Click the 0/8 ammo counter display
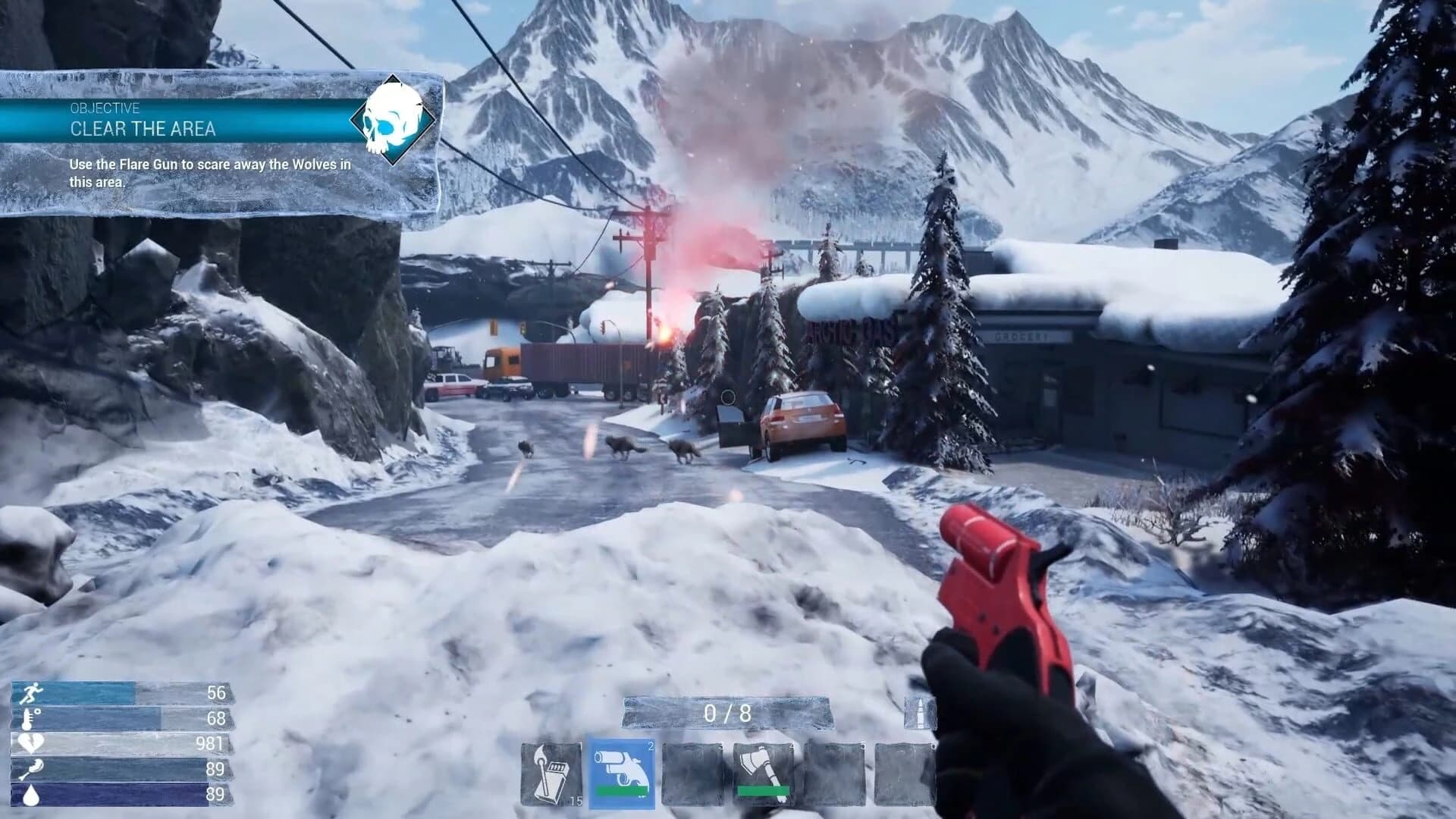 pyautogui.click(x=729, y=711)
